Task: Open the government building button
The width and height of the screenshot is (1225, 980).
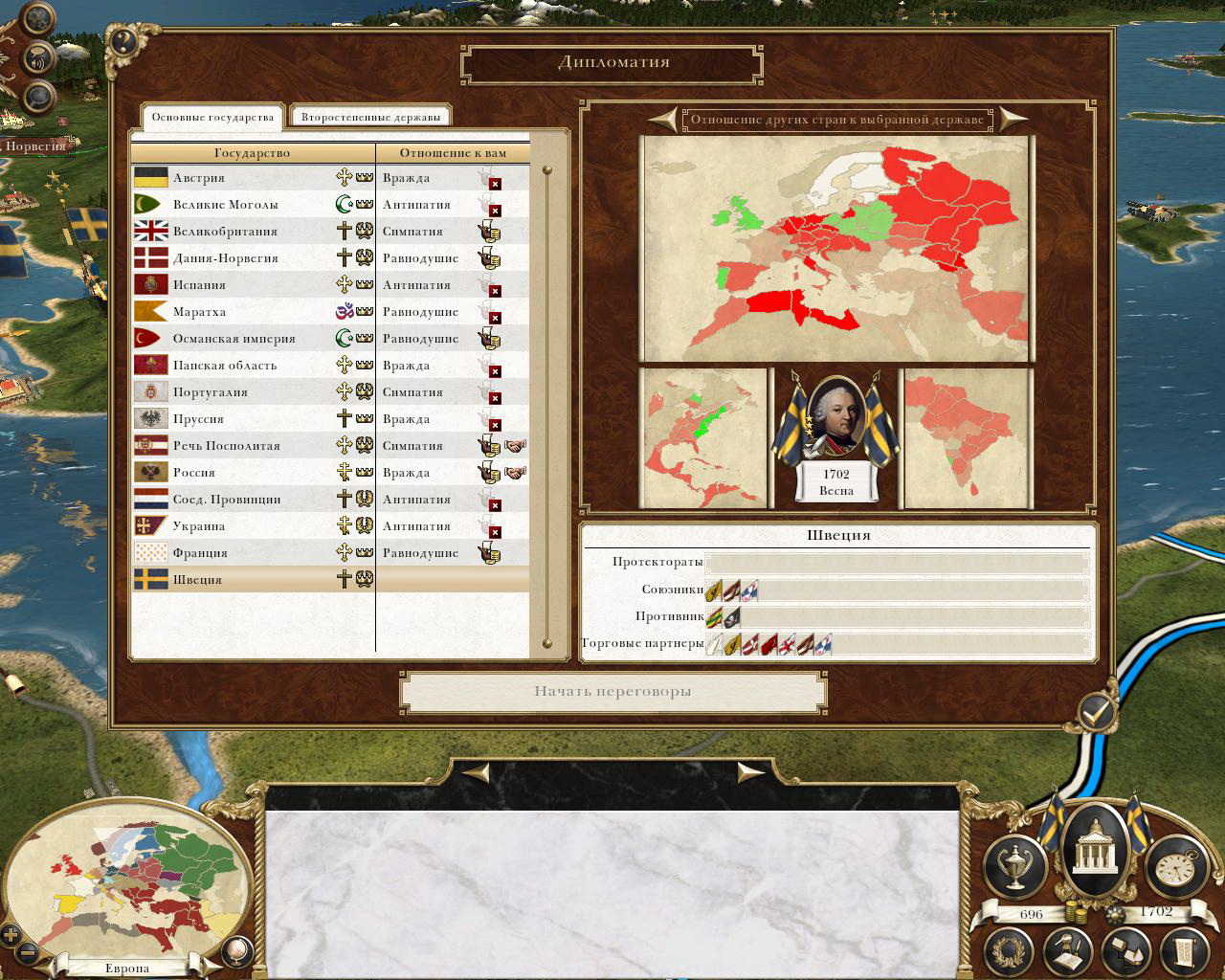Action: pyautogui.click(x=1090, y=844)
